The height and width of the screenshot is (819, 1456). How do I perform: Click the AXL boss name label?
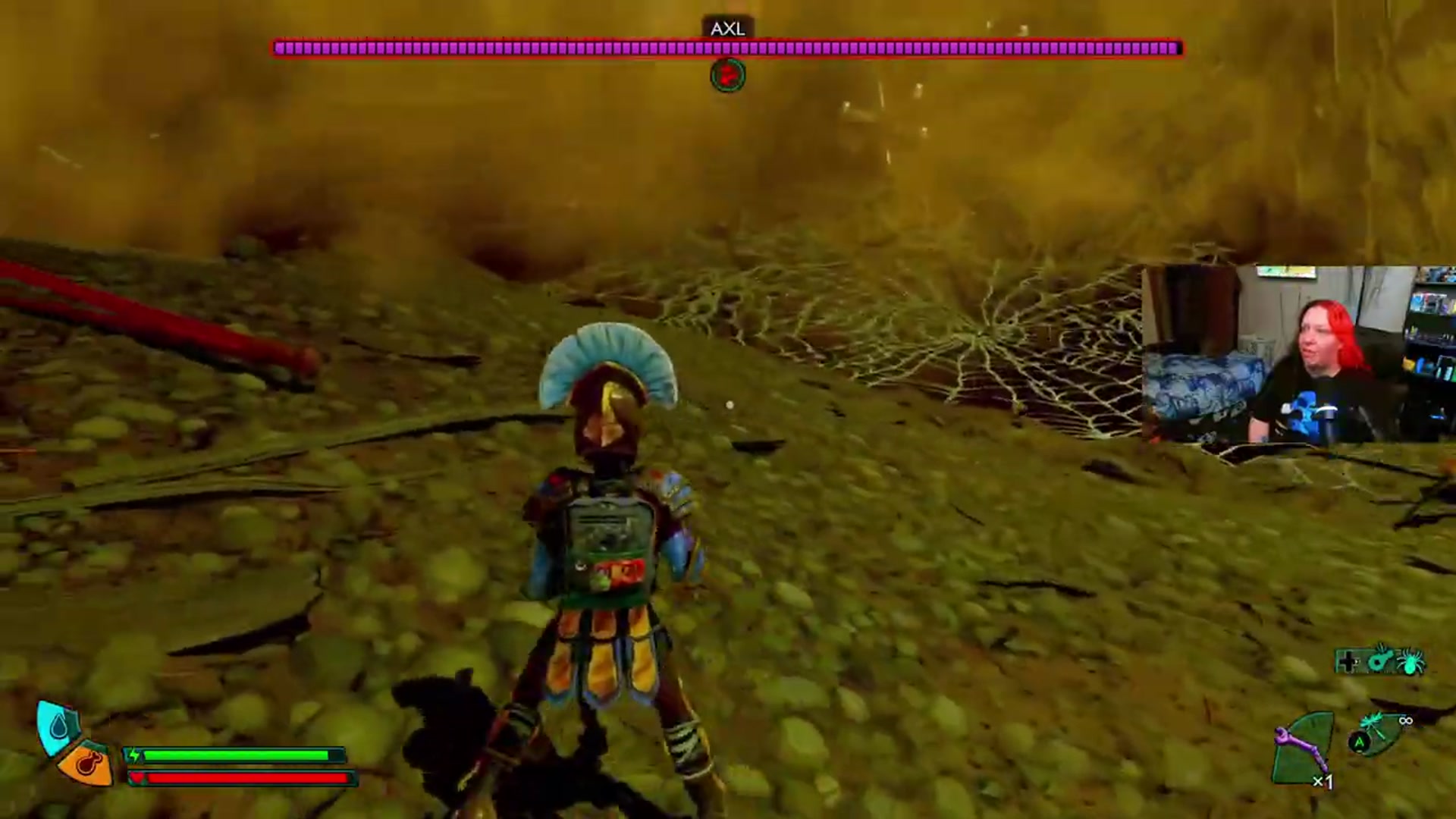click(727, 29)
